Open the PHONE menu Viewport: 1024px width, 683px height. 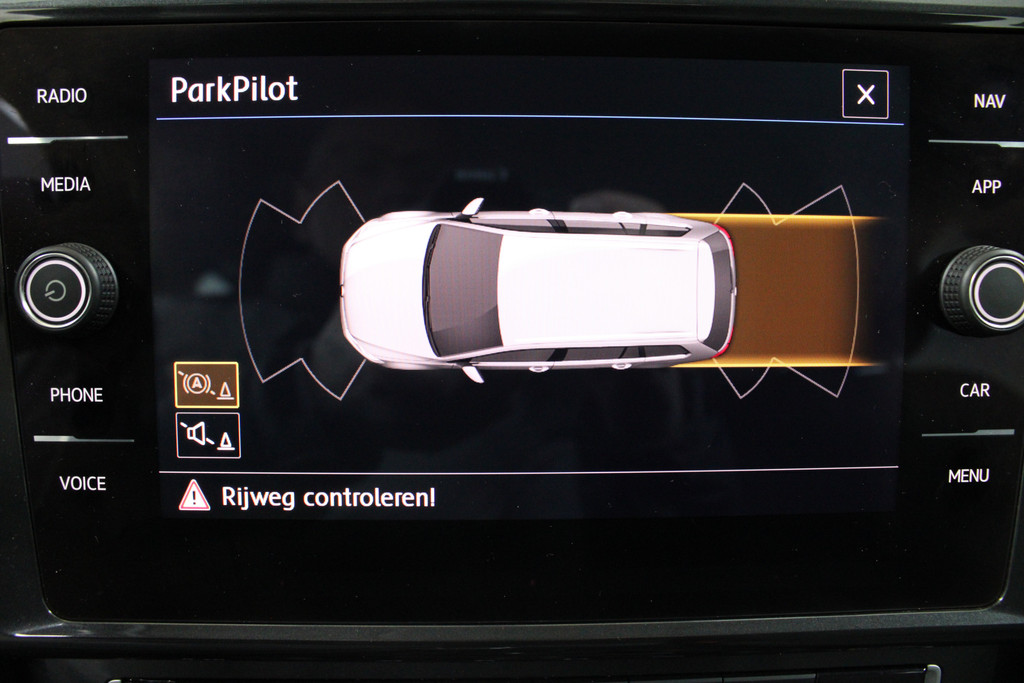coord(77,395)
